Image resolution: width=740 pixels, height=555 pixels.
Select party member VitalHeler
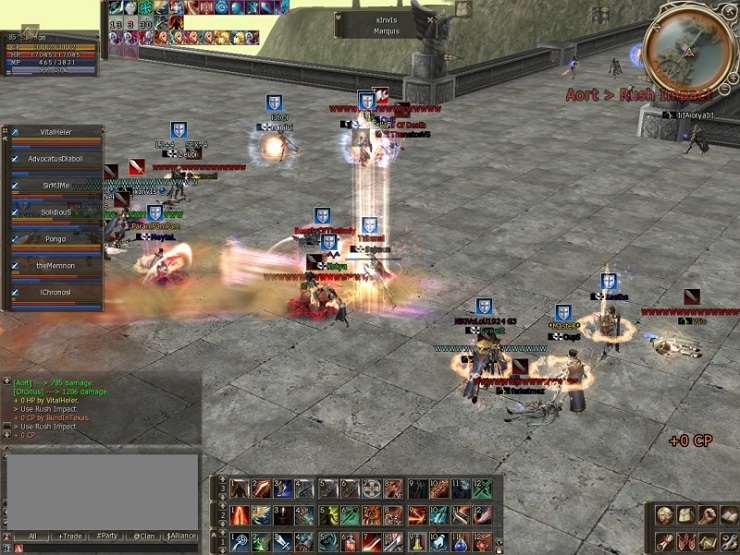(57, 132)
